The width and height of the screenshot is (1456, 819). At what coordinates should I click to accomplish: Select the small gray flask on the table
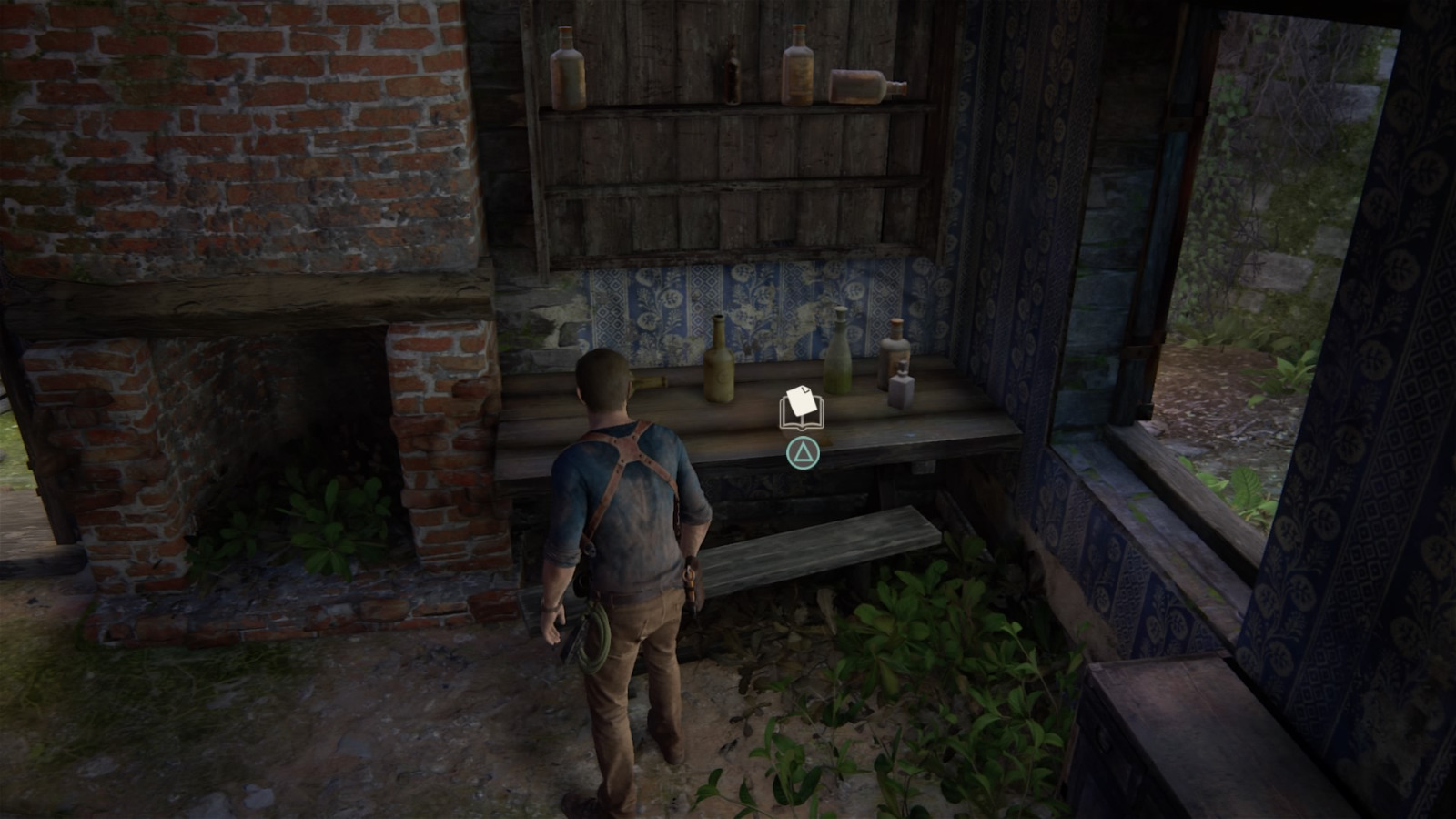pos(901,391)
